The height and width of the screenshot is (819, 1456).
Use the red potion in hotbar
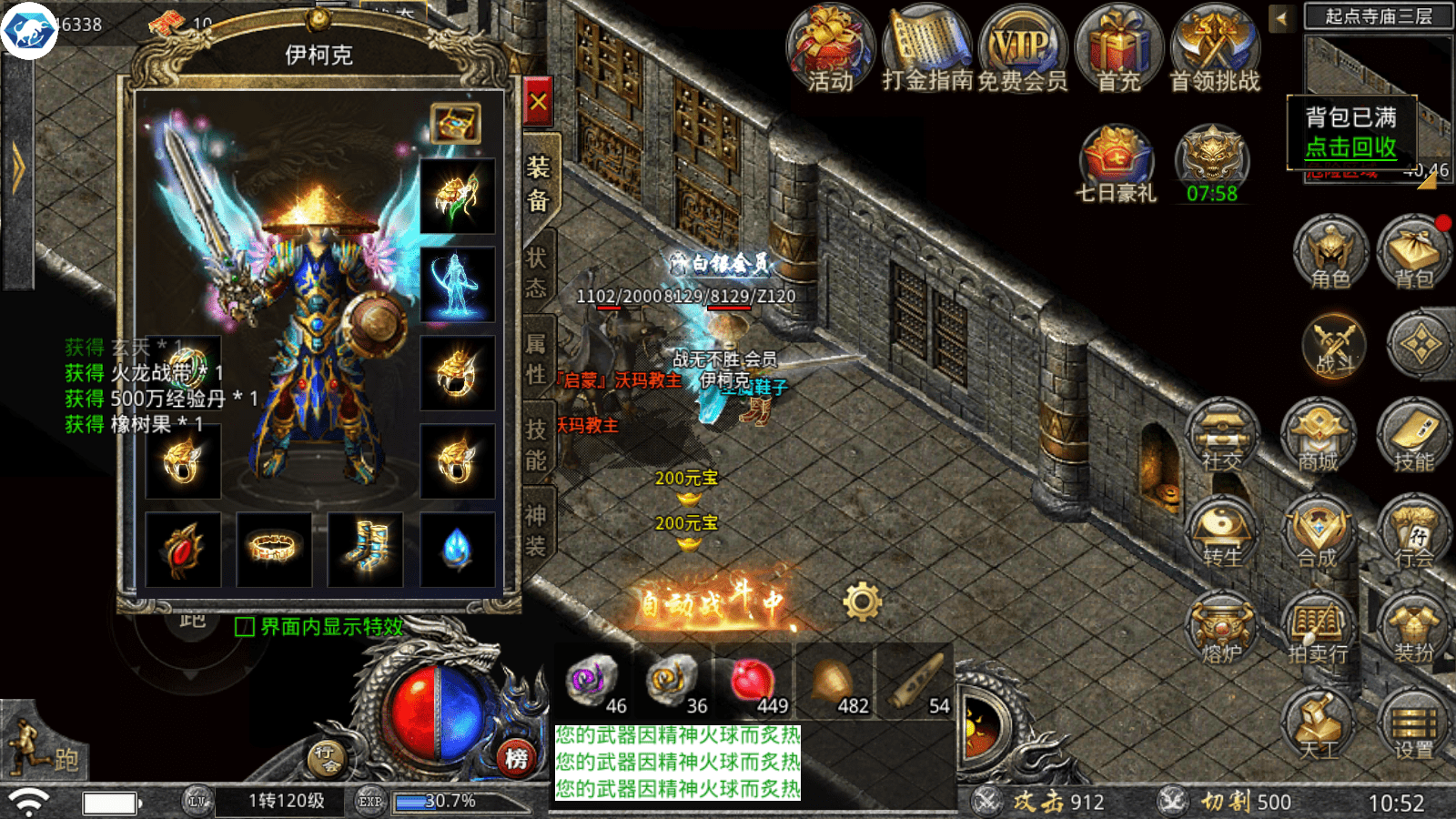[x=753, y=682]
